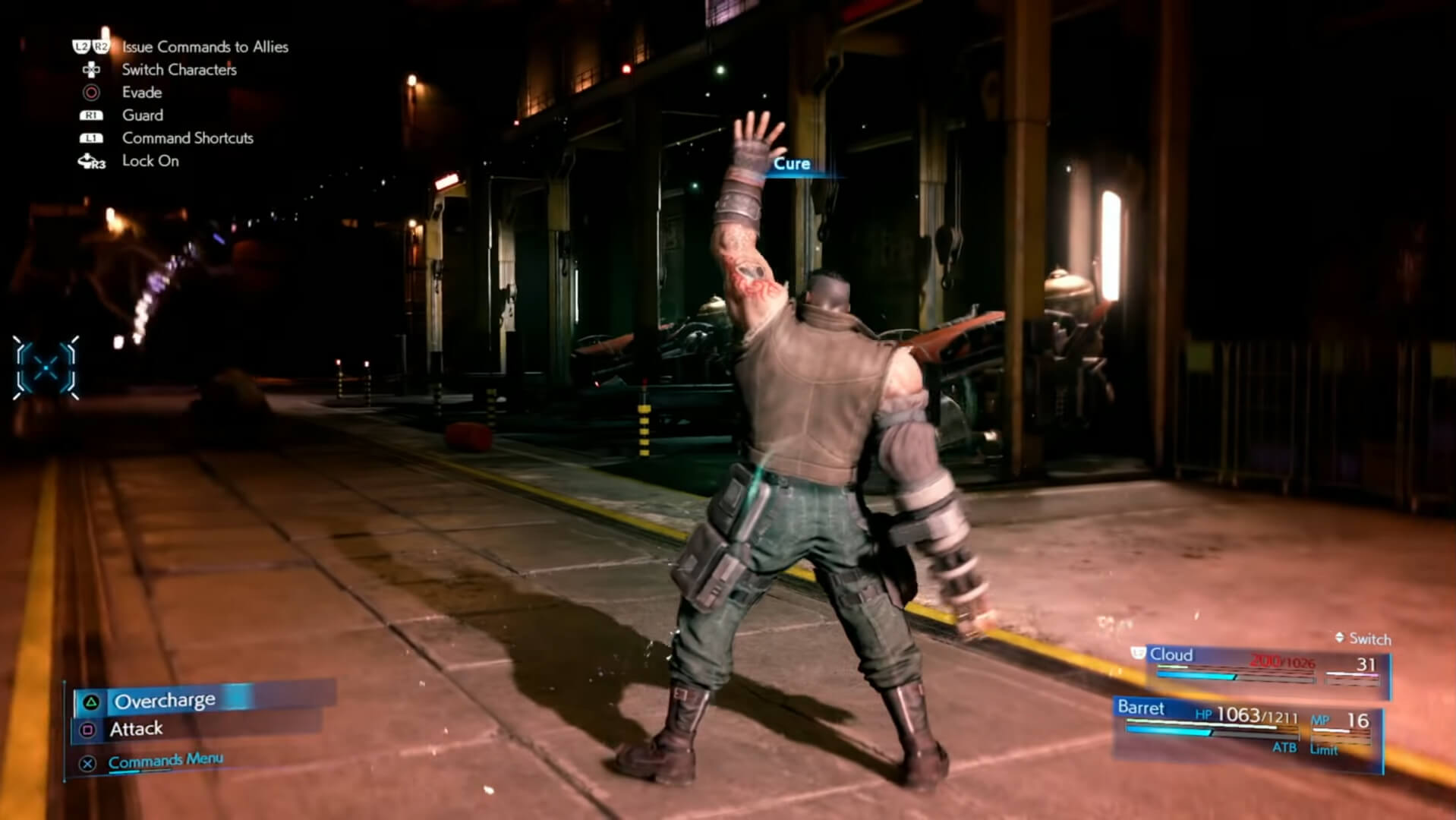This screenshot has width=1456, height=820.
Task: Click the D-pad Switch Characters icon
Action: [91, 70]
